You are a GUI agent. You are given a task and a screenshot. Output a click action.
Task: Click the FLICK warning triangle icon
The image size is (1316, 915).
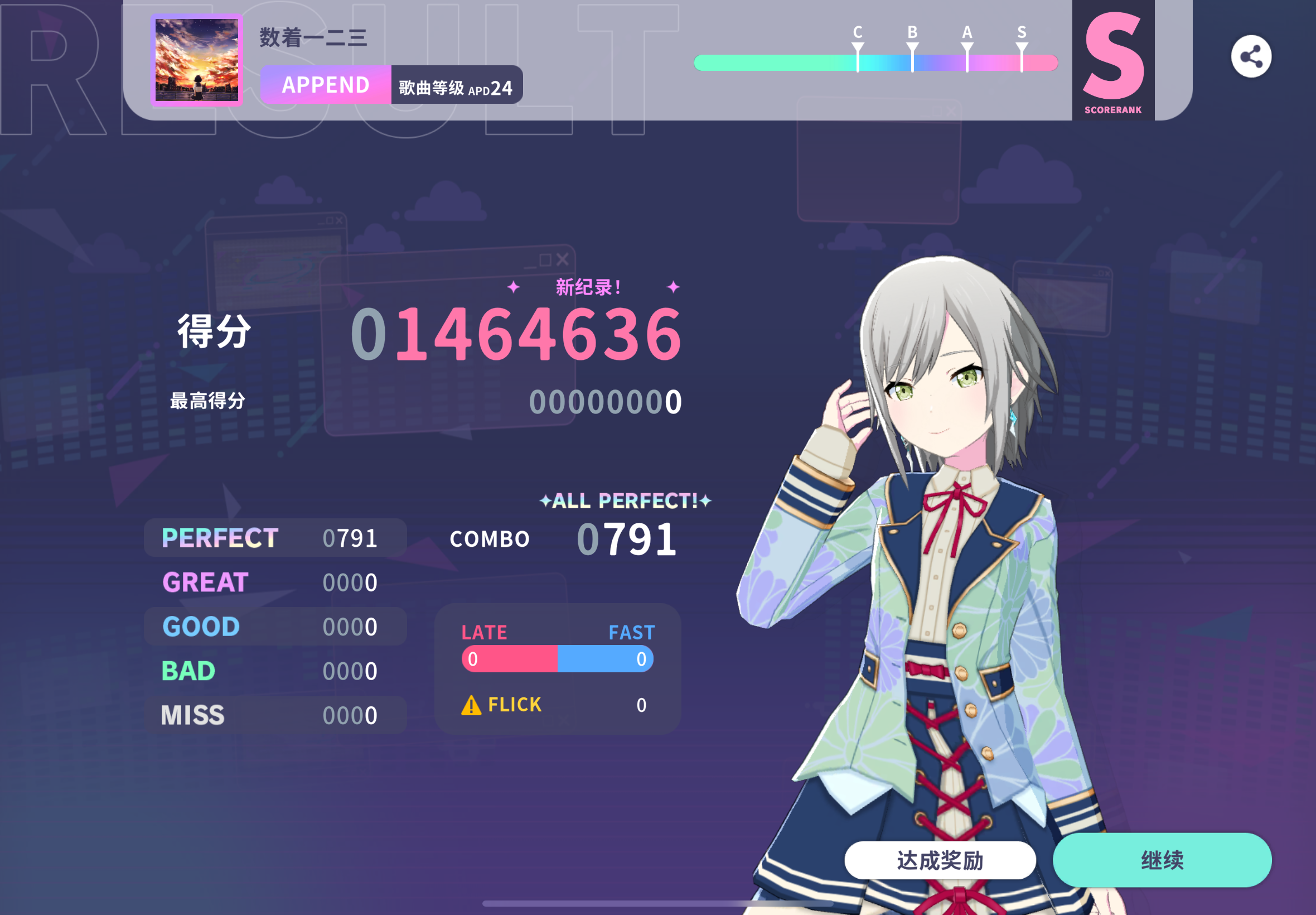pyautogui.click(x=471, y=705)
